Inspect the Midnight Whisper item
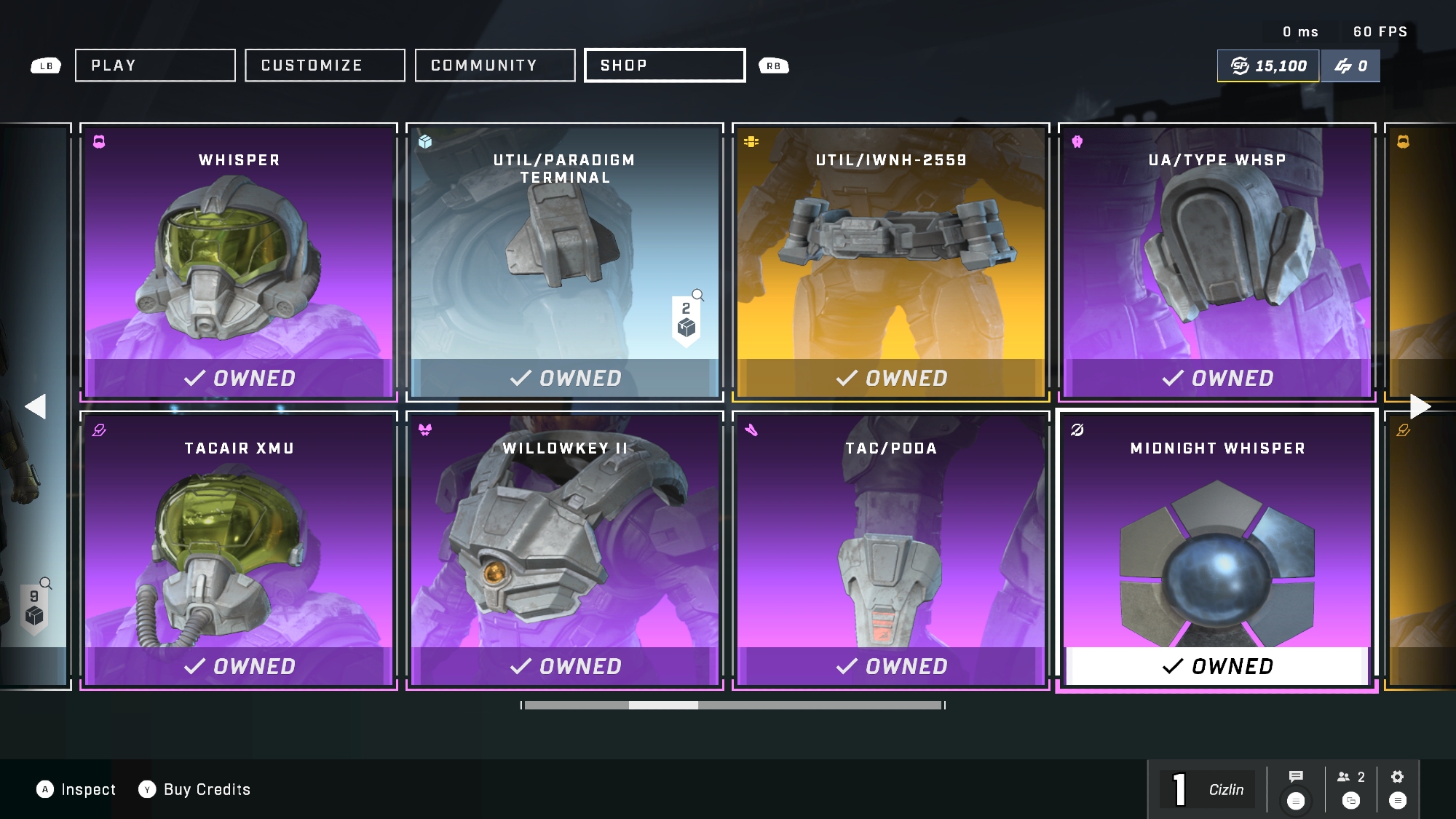 (x=1217, y=550)
